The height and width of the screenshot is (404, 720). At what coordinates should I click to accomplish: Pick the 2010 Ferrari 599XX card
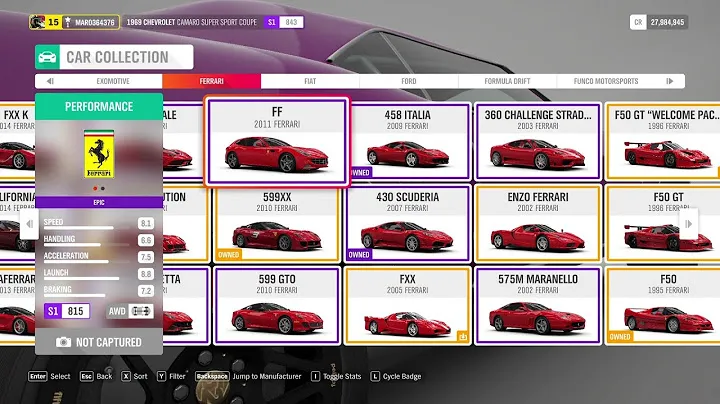tap(277, 223)
